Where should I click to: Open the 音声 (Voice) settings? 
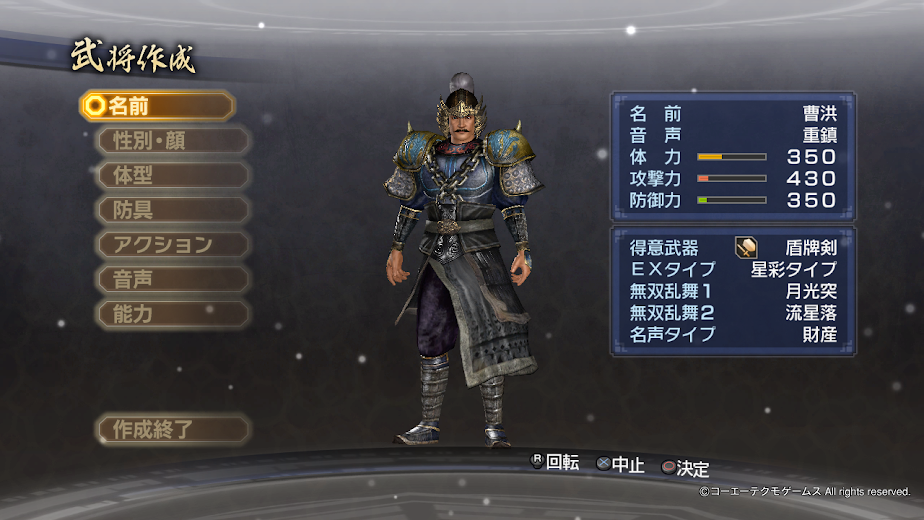pos(172,280)
